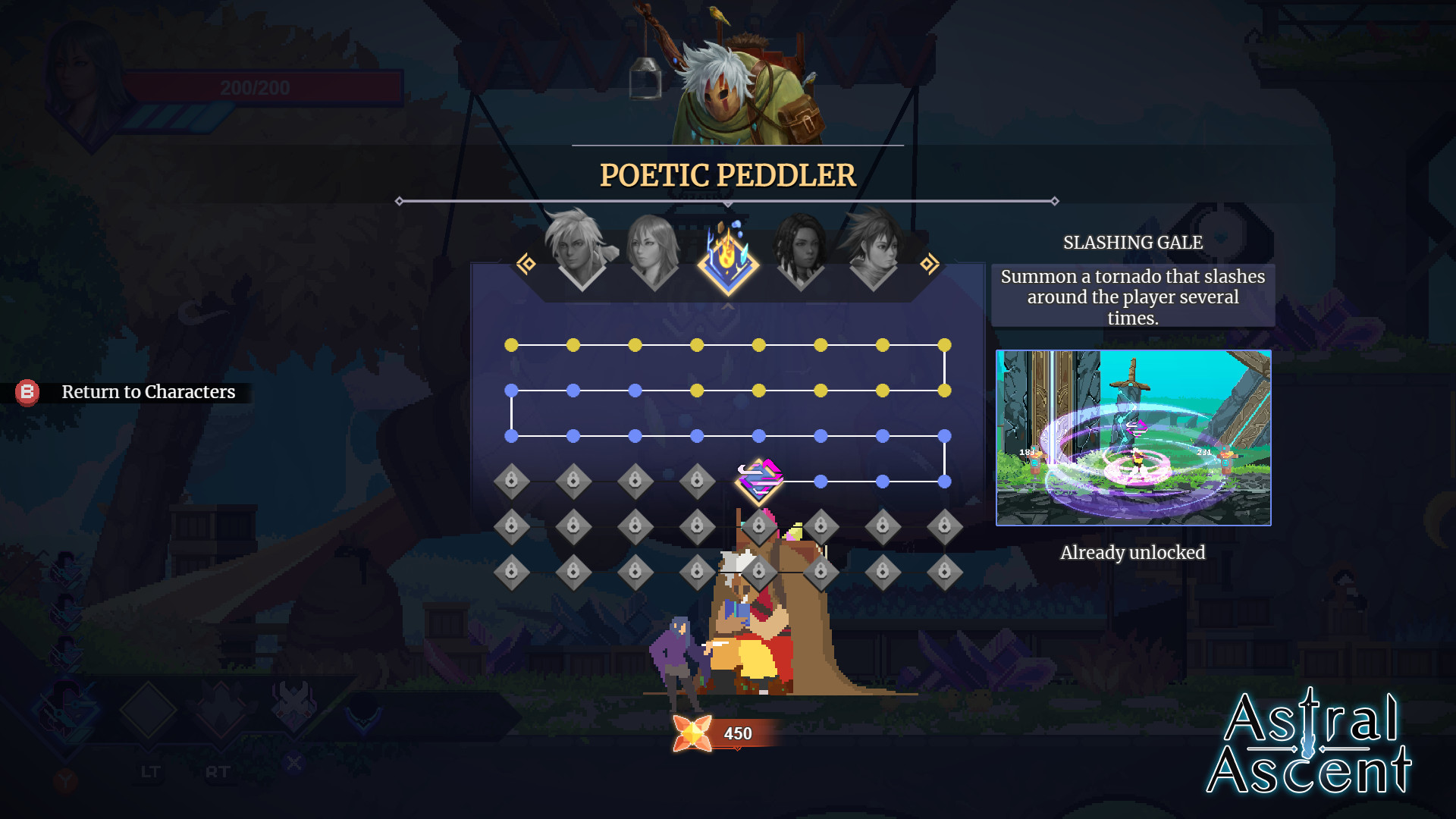Click the Already unlocked label
The image size is (1456, 819).
point(1132,553)
